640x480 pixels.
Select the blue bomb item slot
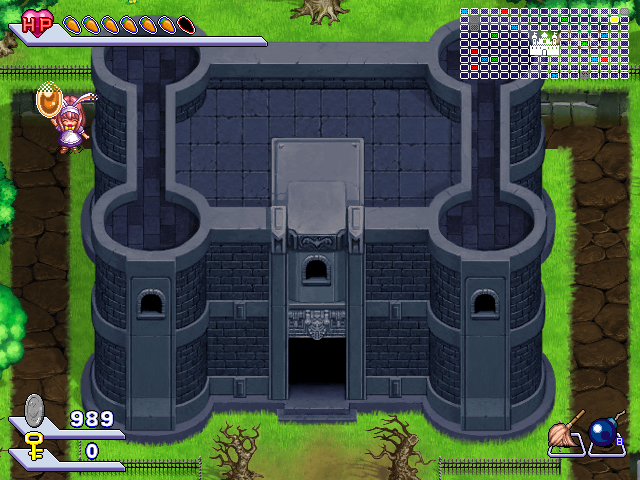[x=605, y=433]
